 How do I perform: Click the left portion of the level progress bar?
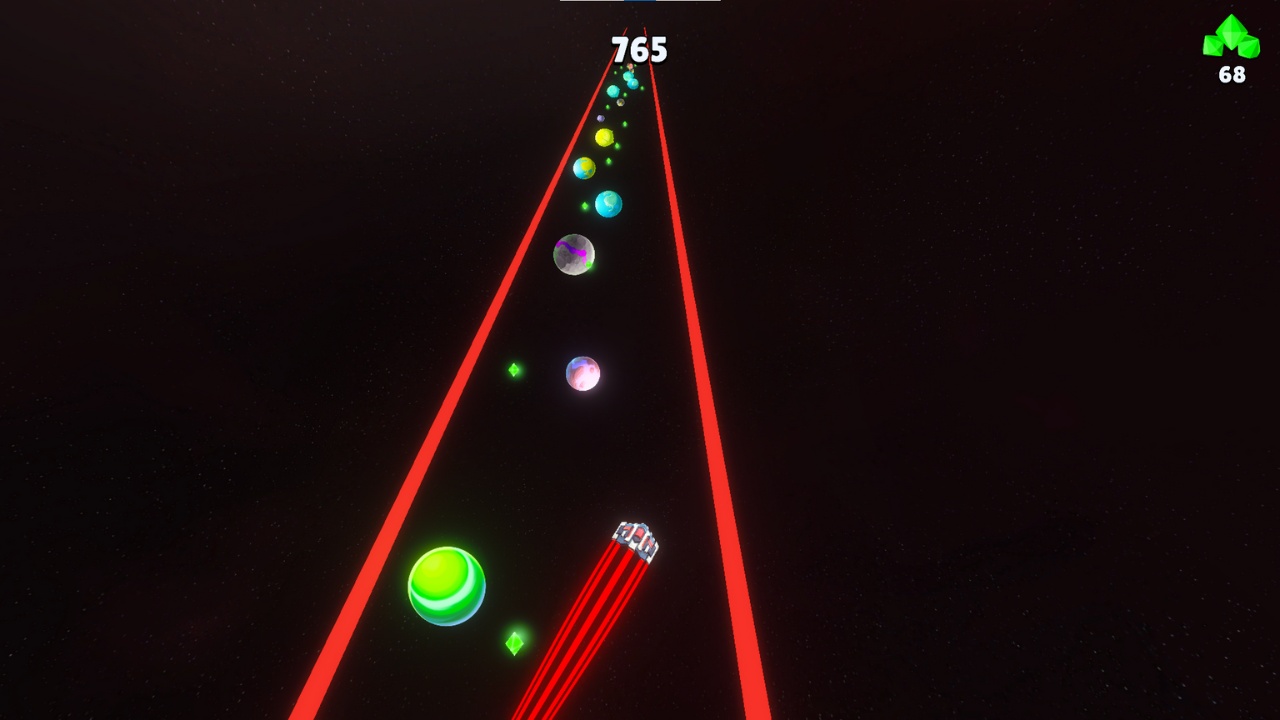click(590, 2)
